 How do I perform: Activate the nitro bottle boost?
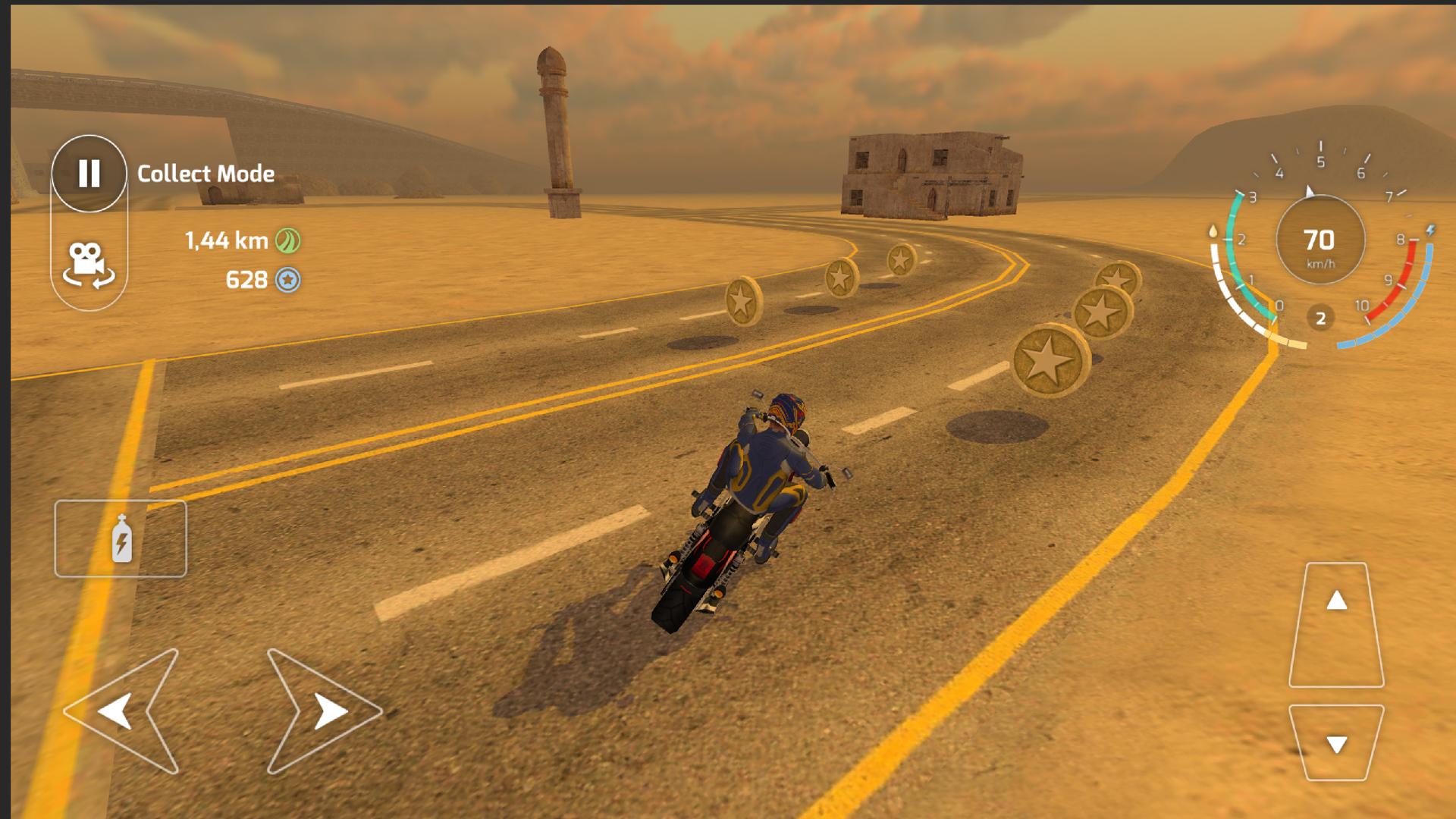[x=120, y=538]
